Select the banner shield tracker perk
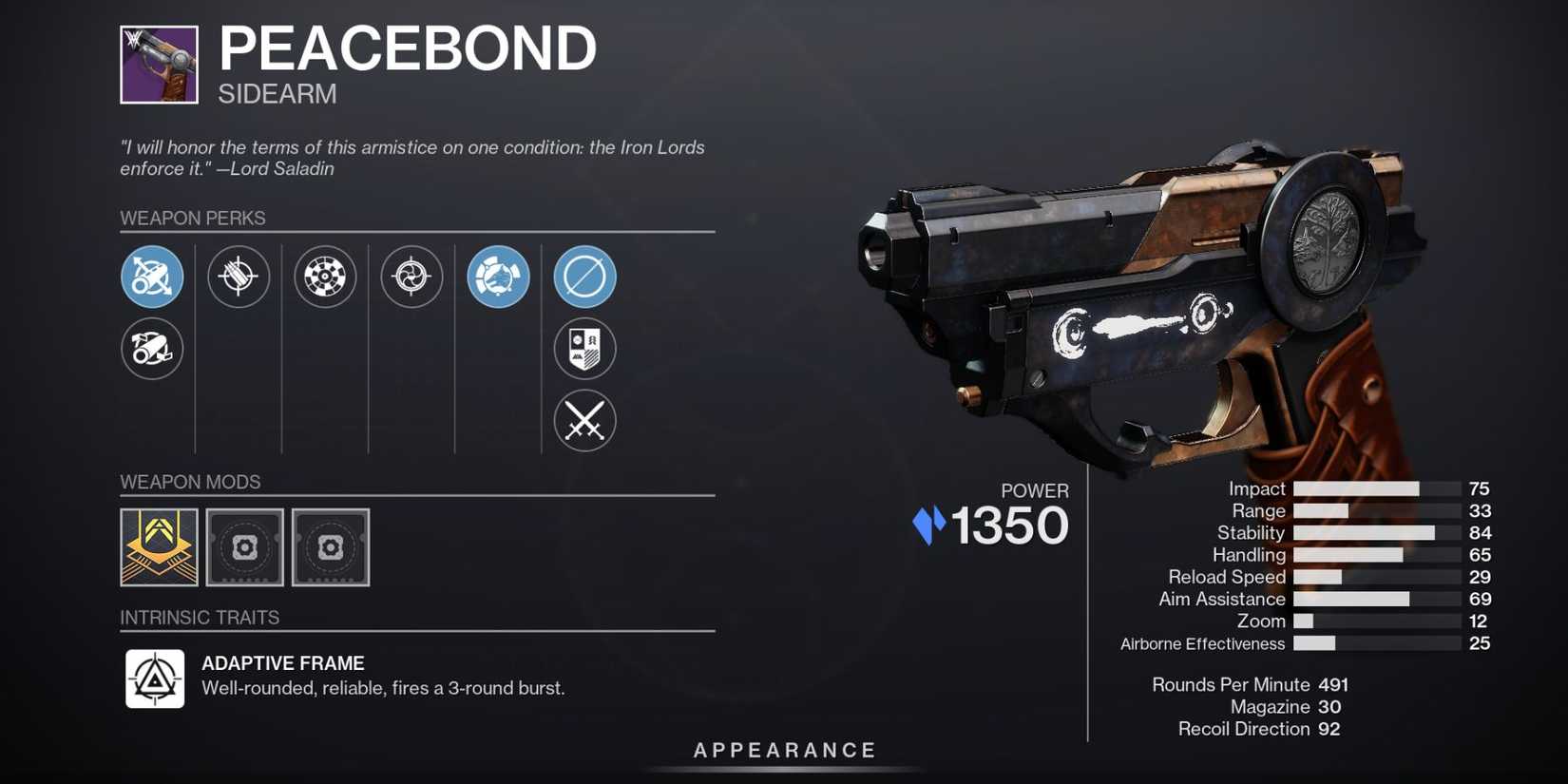Image resolution: width=1568 pixels, height=784 pixels. click(x=584, y=349)
